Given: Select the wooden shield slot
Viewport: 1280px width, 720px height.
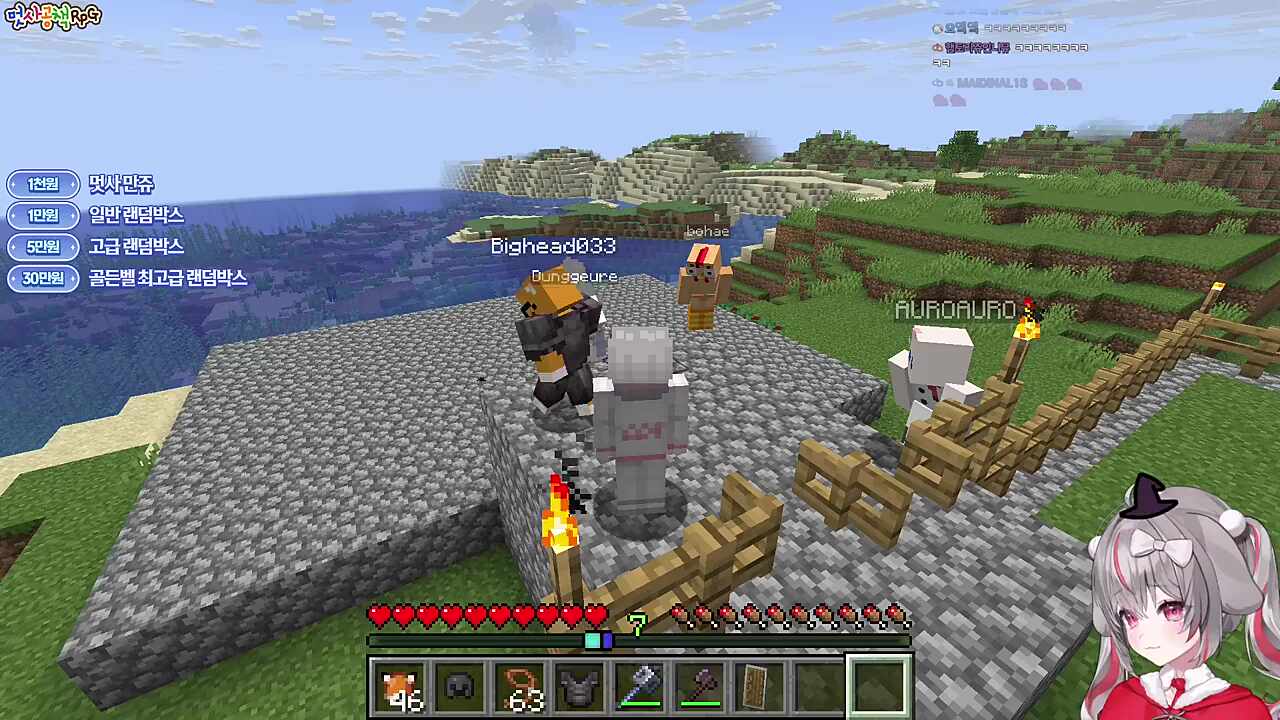Looking at the screenshot, I should pos(760,687).
